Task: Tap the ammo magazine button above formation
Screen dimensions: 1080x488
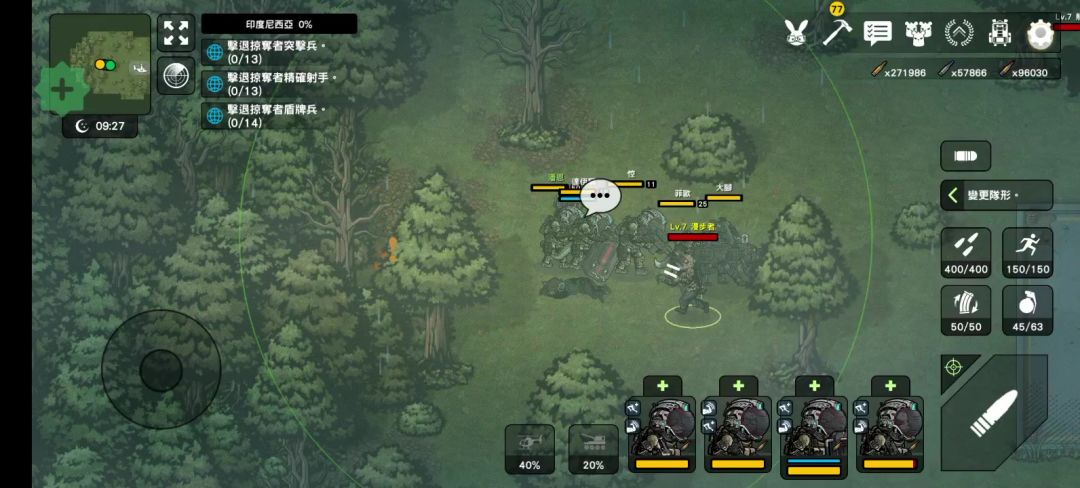Action: pos(965,156)
